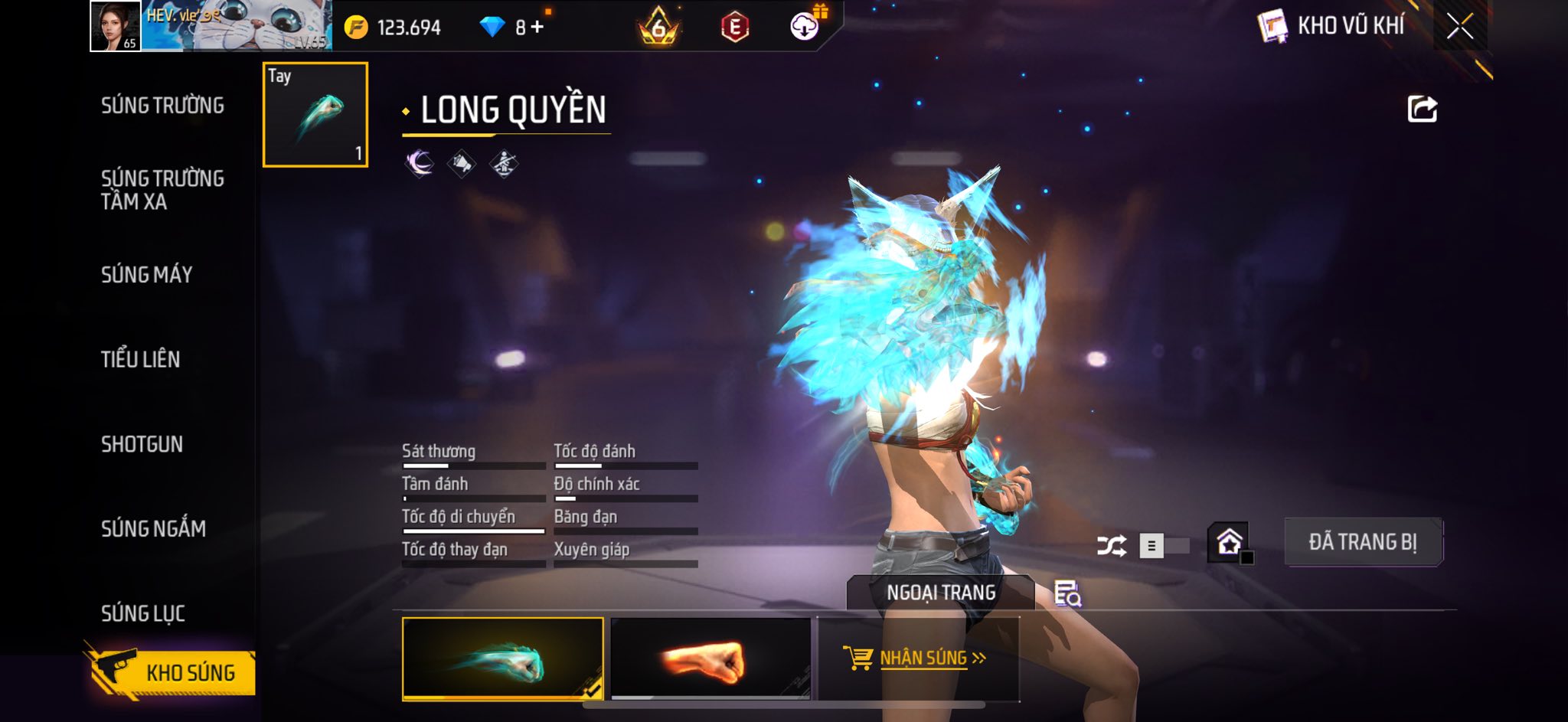This screenshot has height=722, width=1568.
Task: Select the Tay fist weapon slot
Action: coord(315,115)
